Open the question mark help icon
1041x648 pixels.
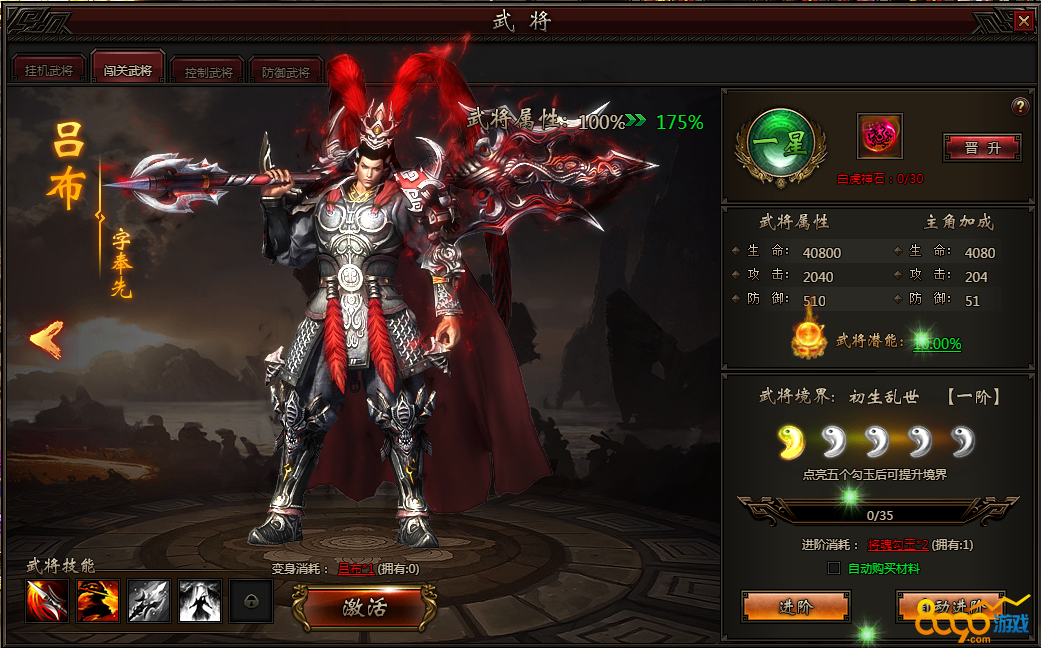point(1020,107)
